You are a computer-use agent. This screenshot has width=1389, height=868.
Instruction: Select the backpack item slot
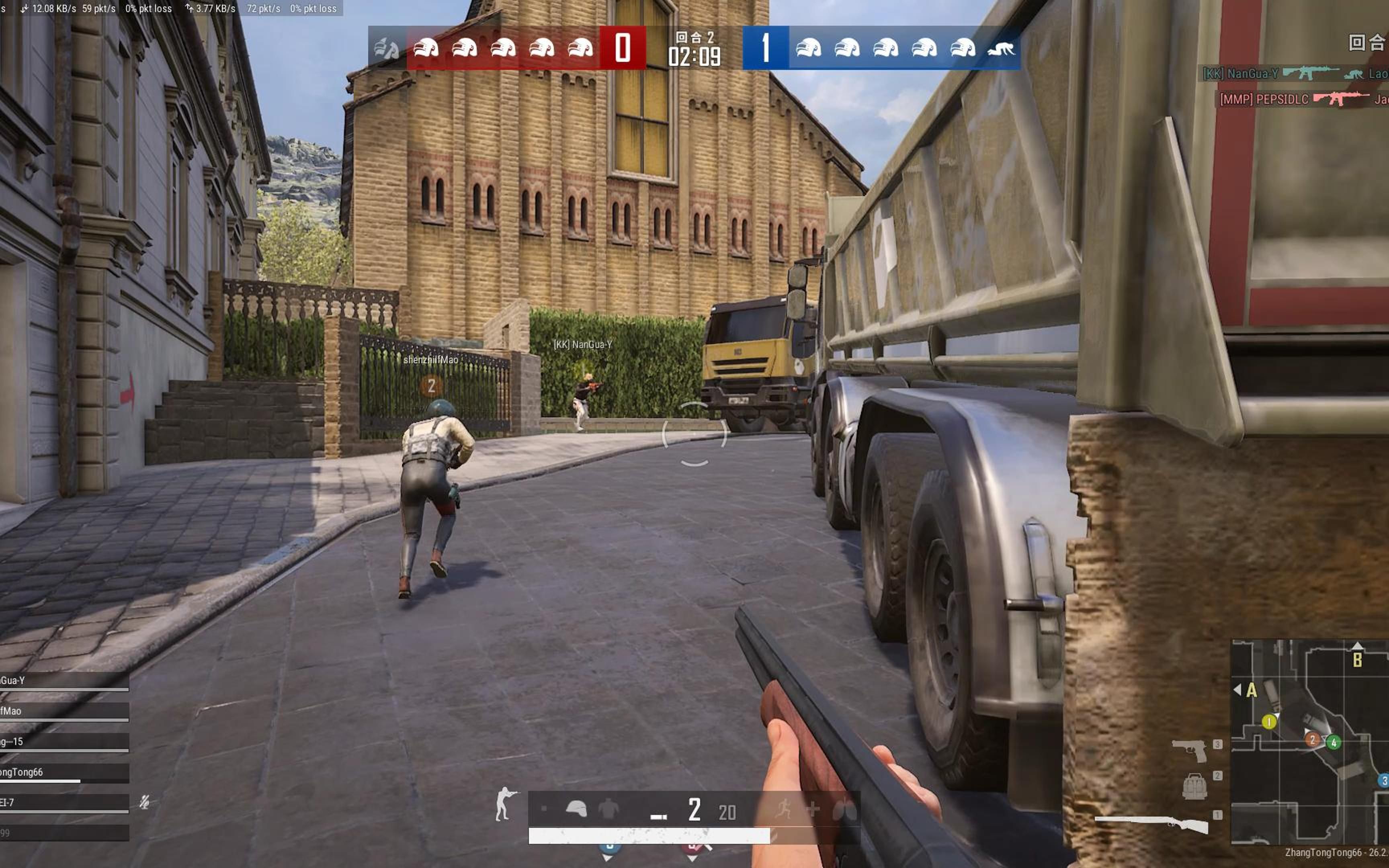click(x=1194, y=786)
